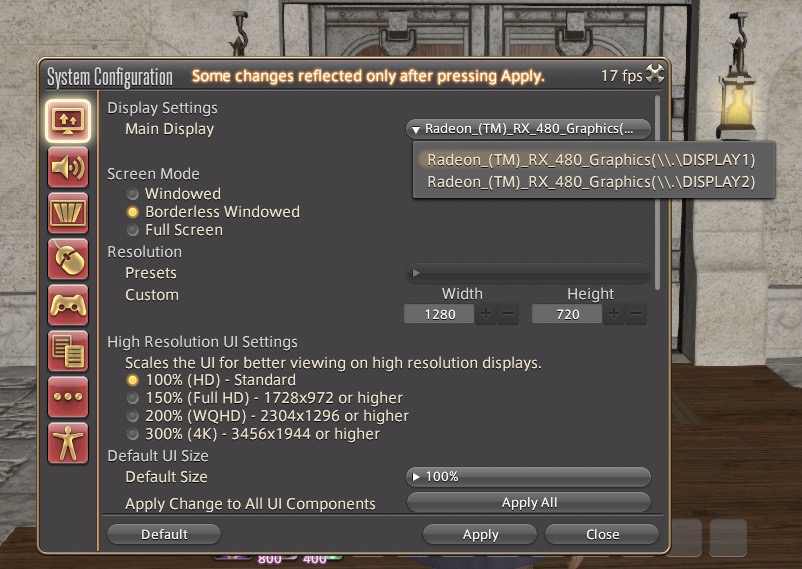Choose 300% (4K) UI scale
Screen dimensions: 802x569
point(132,434)
